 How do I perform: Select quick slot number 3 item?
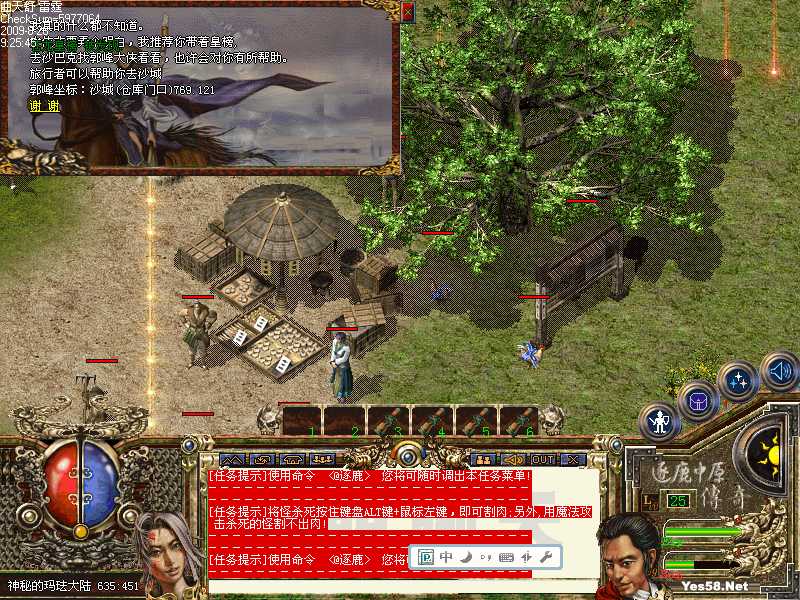(389, 421)
